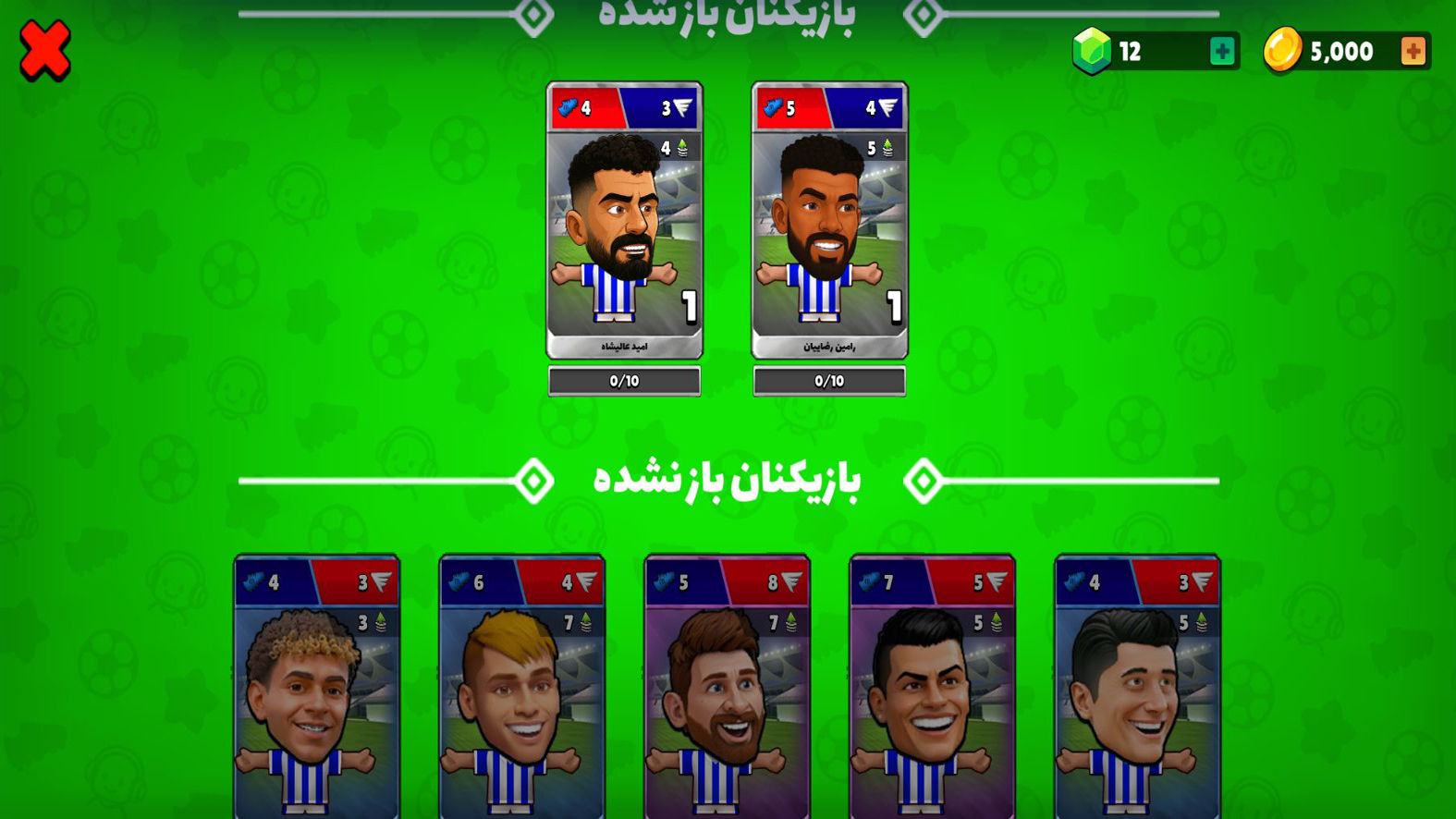Viewport: 1456px width, 819px height.
Task: Close the players screen with the red X
Action: (43, 51)
